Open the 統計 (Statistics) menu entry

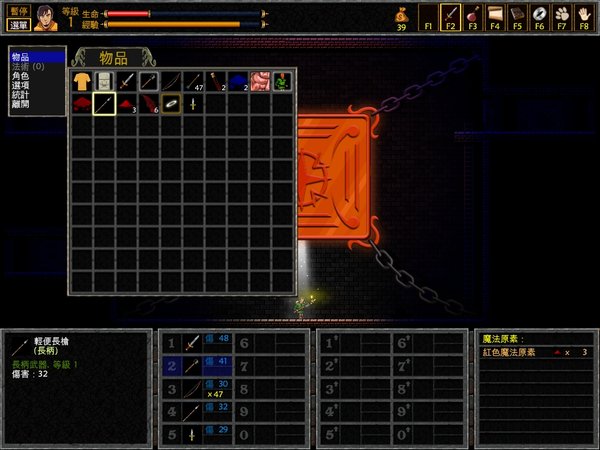coord(20,93)
